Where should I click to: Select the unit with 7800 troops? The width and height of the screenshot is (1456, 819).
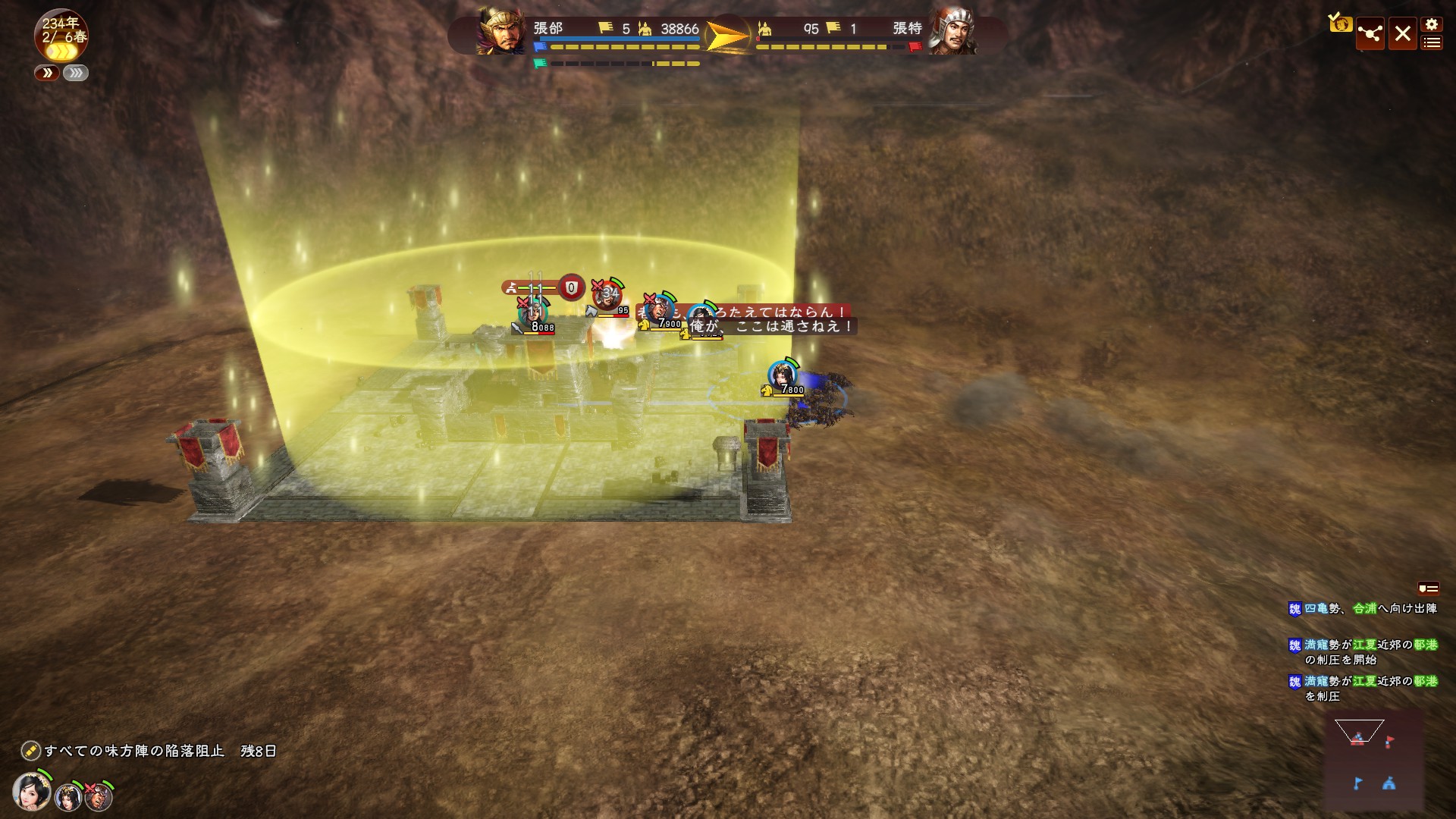click(x=783, y=375)
